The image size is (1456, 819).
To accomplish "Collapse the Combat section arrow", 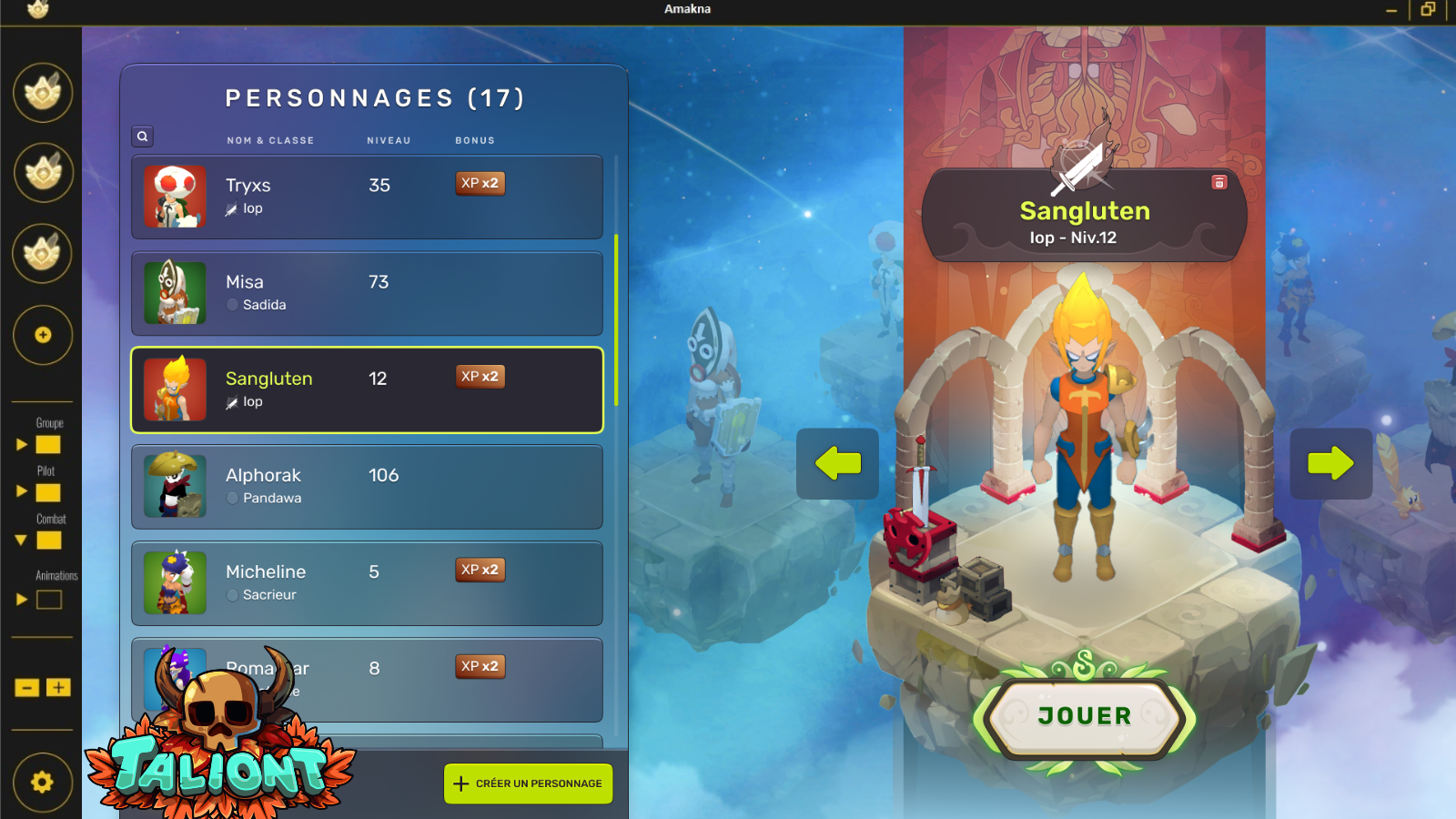I will [x=20, y=541].
